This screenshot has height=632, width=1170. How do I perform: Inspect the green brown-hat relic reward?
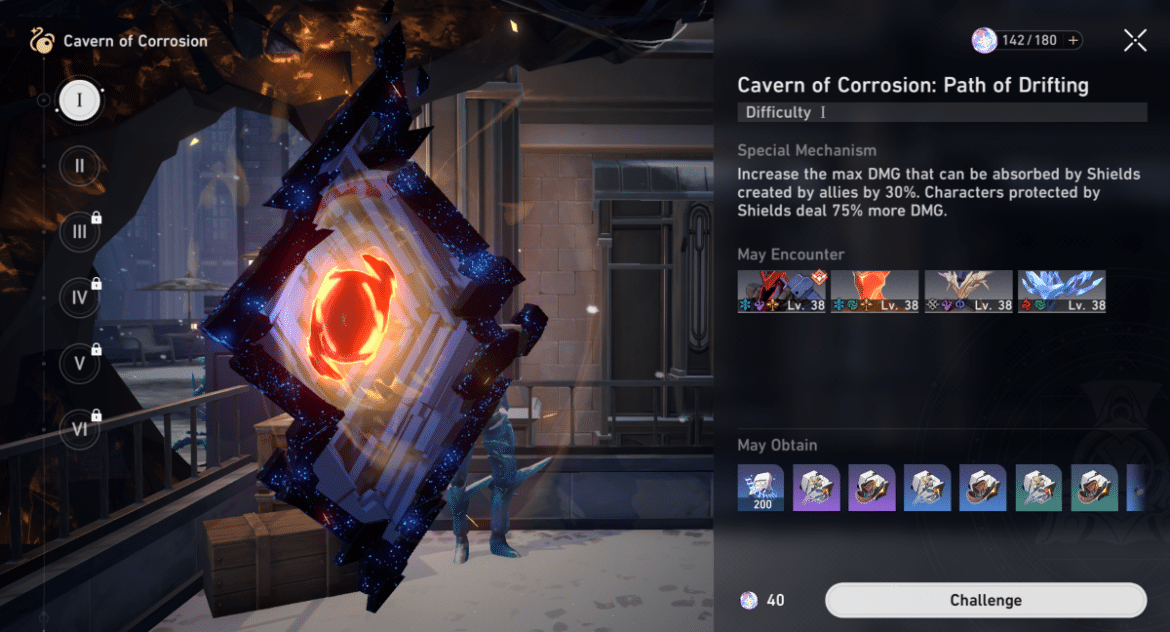click(1096, 488)
